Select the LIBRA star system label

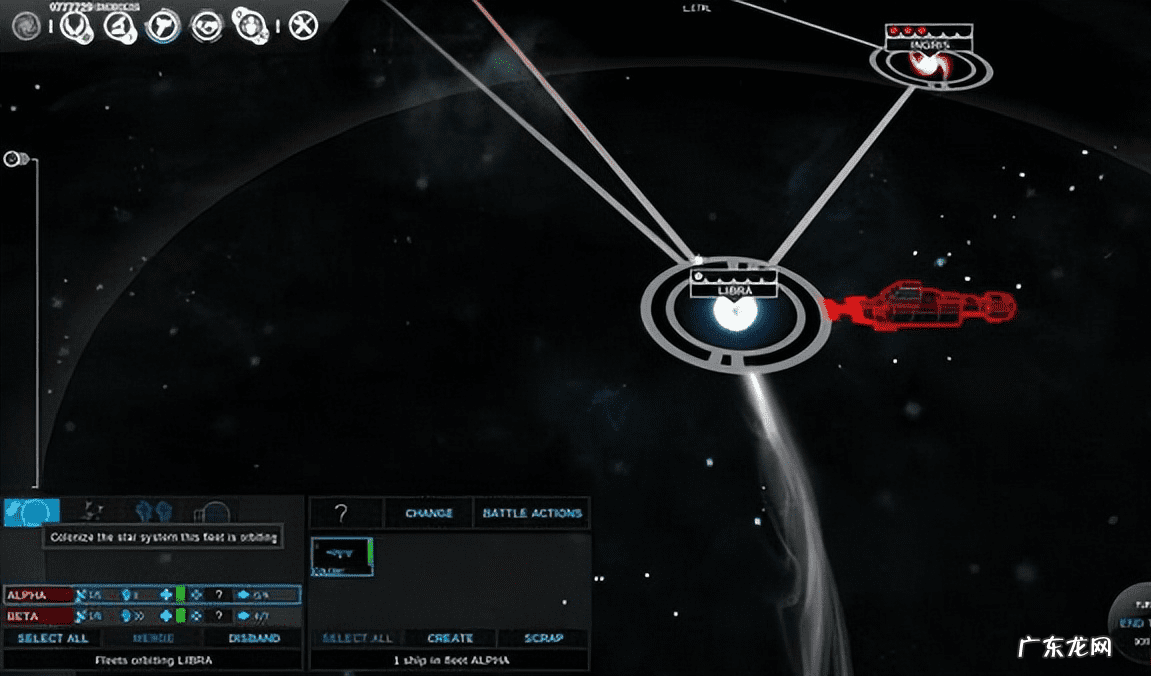click(733, 290)
